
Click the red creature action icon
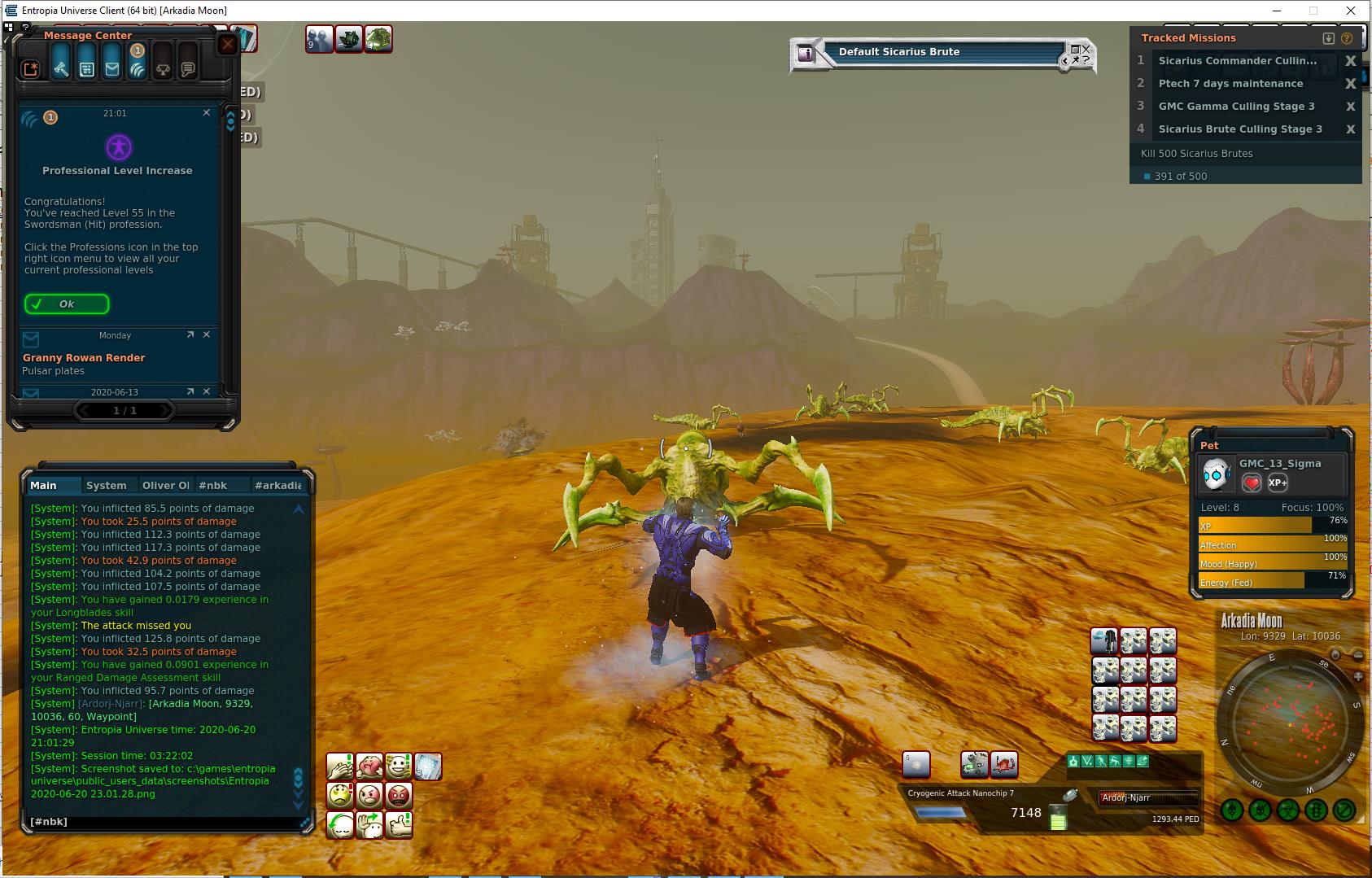pos(1004,765)
